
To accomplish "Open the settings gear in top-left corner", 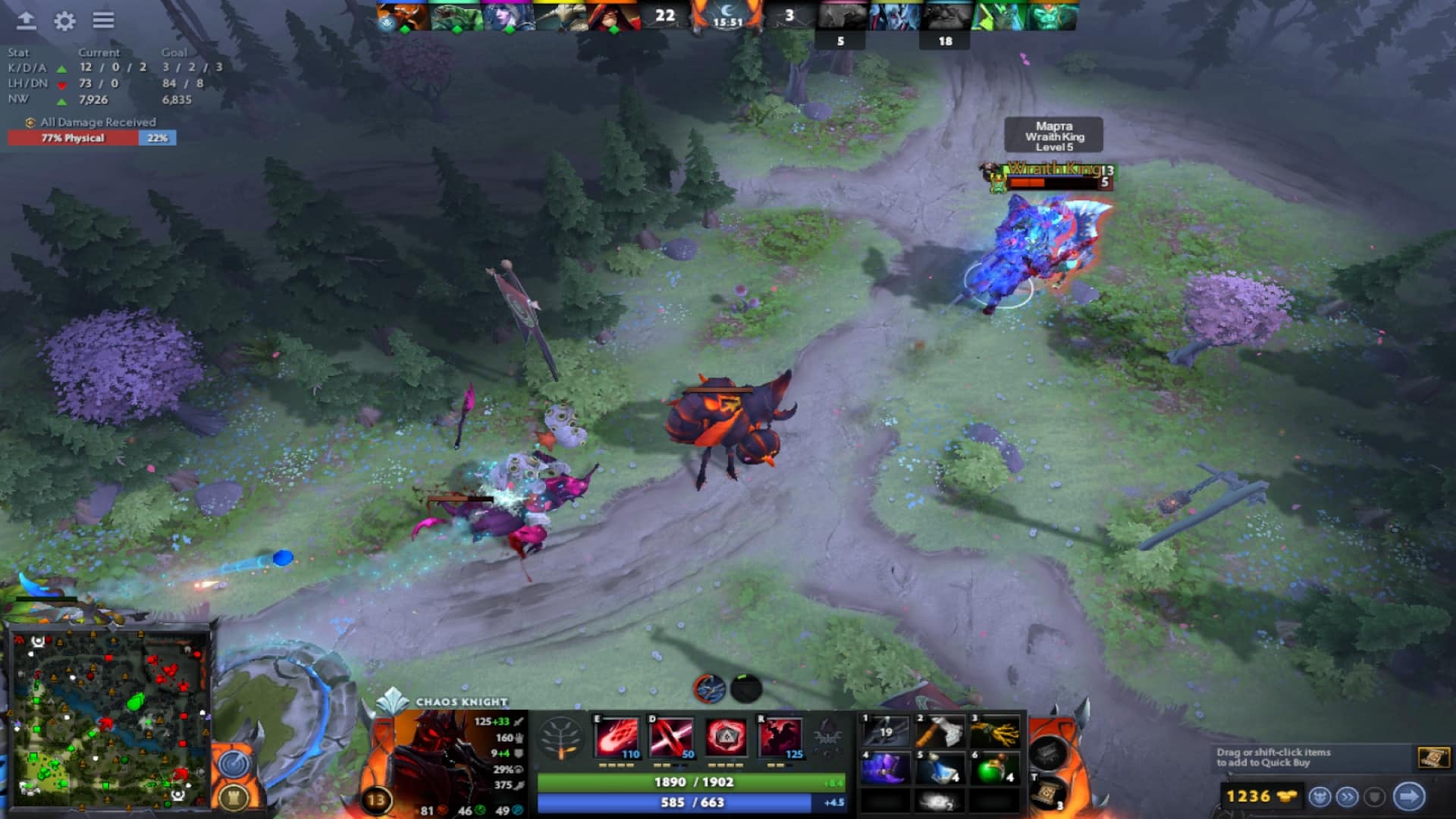I will click(x=65, y=22).
